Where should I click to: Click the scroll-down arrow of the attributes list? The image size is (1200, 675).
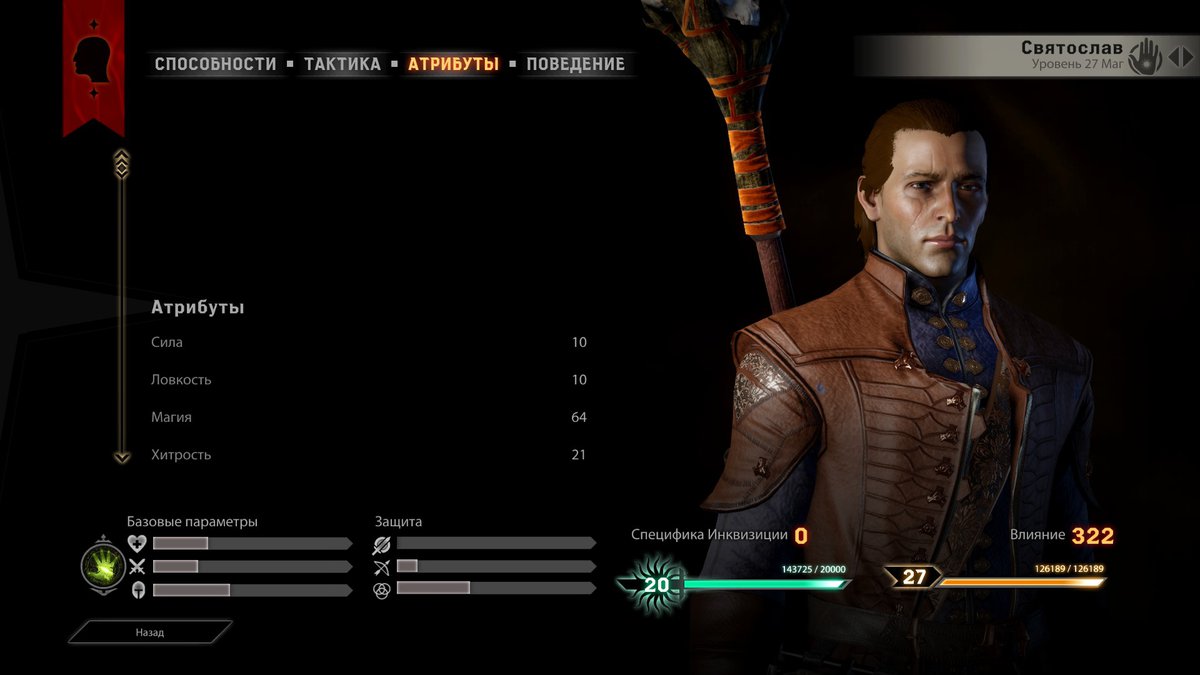pos(122,457)
